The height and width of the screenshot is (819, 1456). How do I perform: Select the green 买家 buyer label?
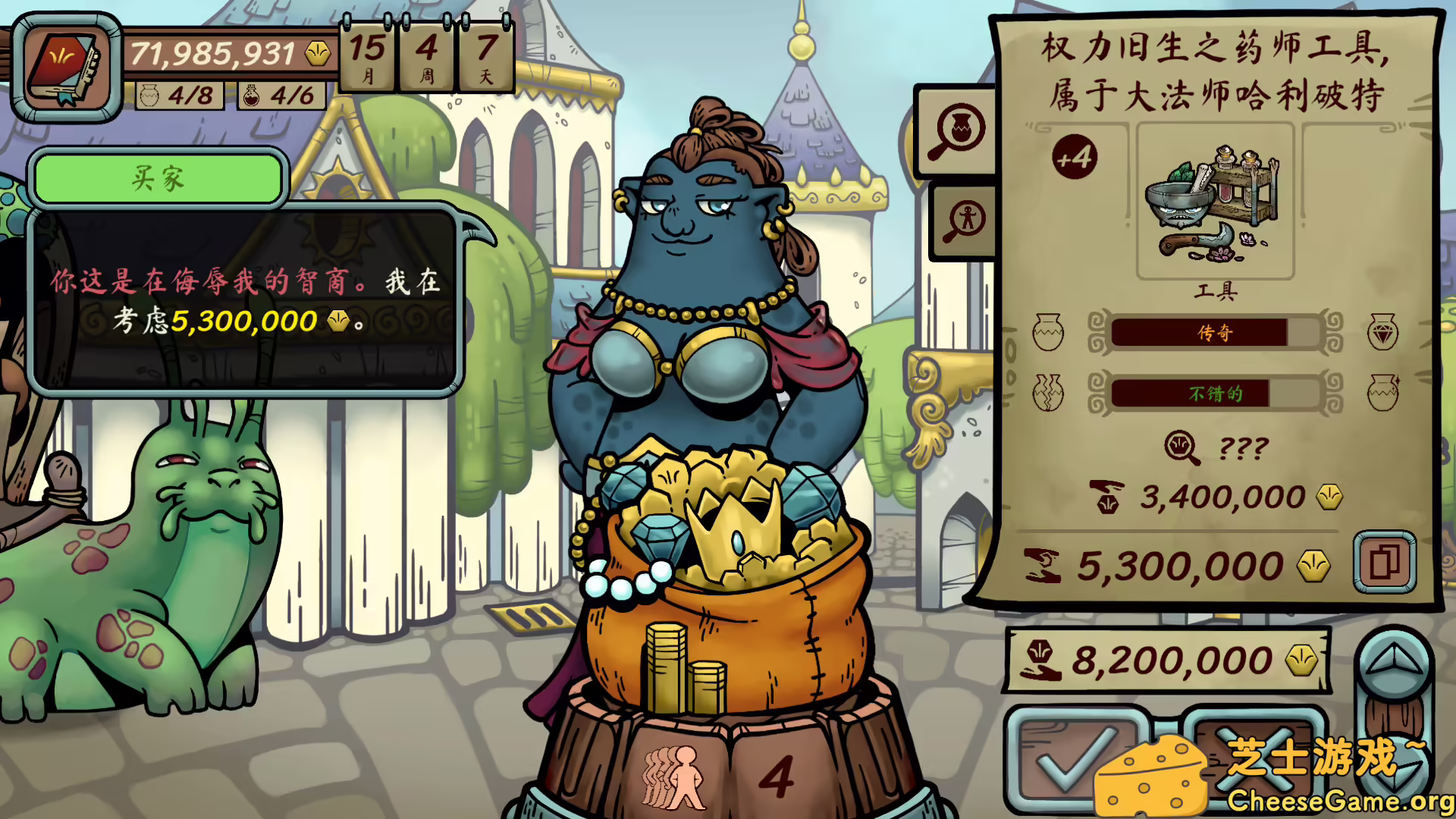point(158,178)
